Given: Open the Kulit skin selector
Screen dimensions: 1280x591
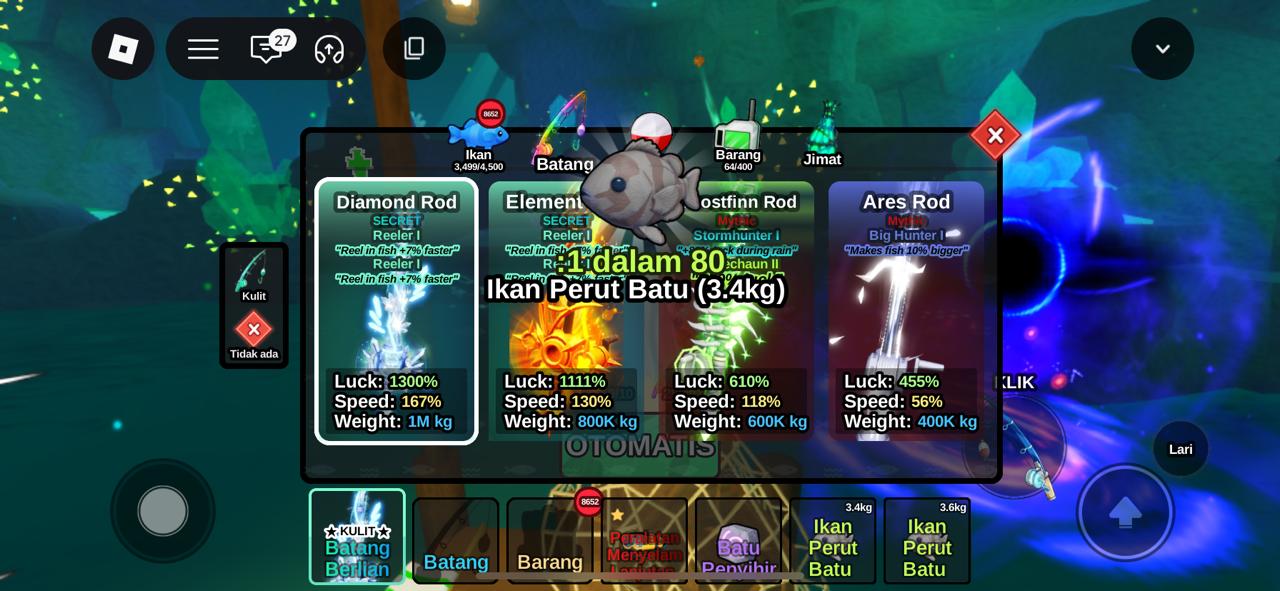Looking at the screenshot, I should (253, 274).
